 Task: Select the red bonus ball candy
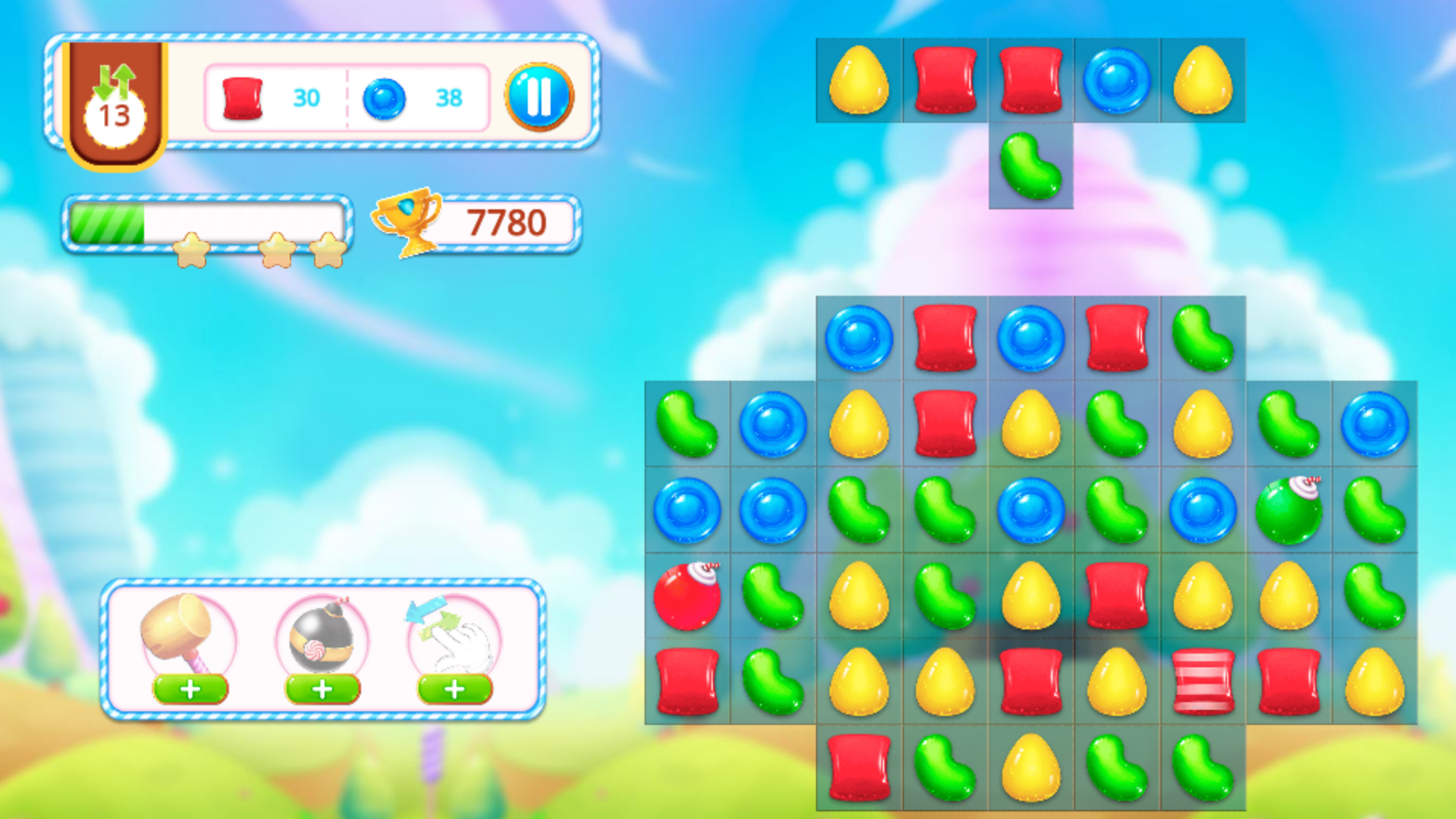click(x=685, y=596)
